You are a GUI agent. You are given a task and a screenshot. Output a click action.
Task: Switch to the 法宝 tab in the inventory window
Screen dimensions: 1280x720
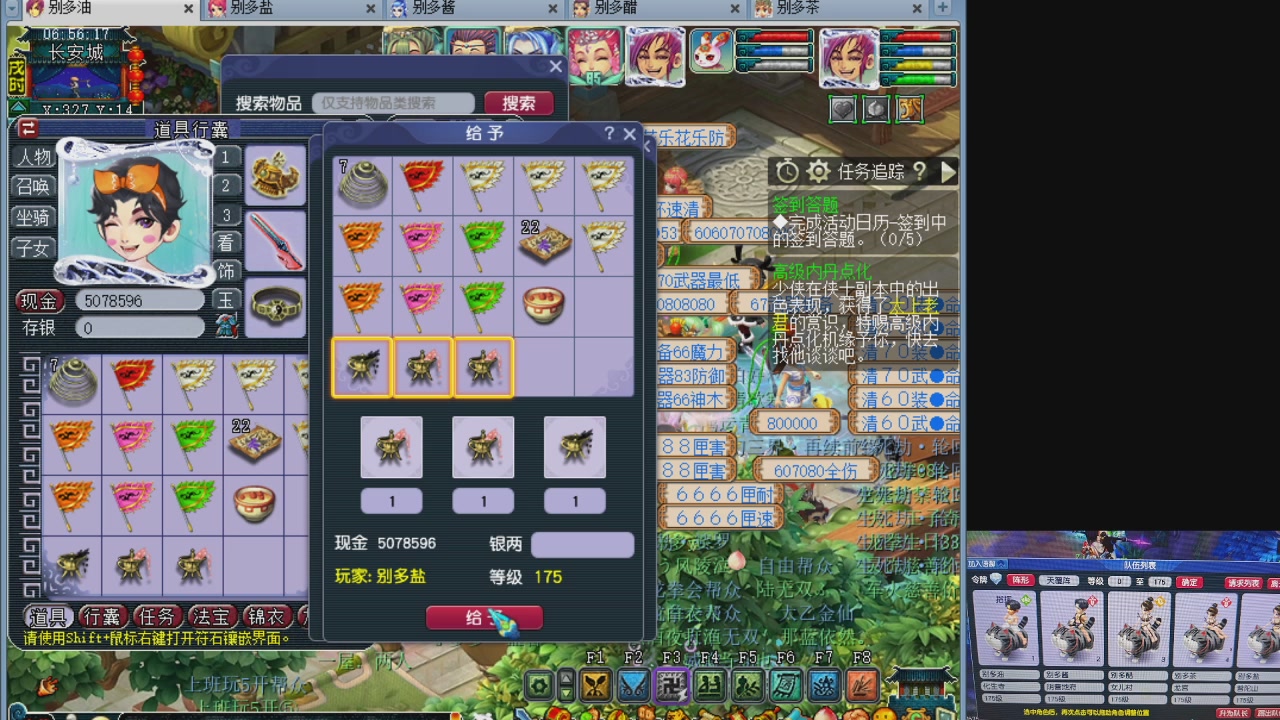[x=211, y=616]
